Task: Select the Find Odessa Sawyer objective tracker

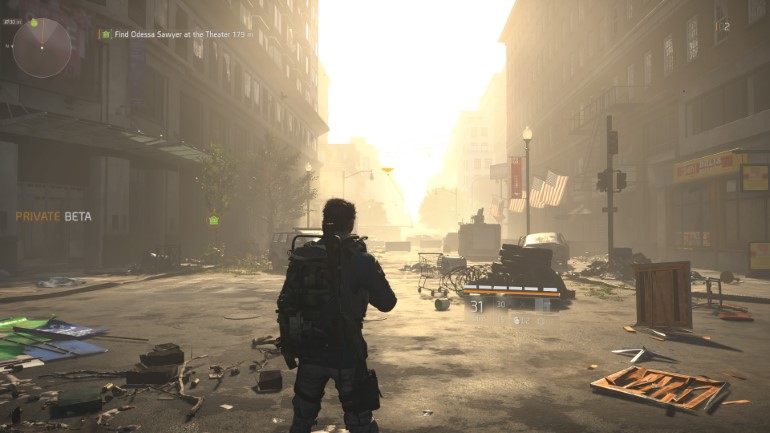Action: pos(176,34)
